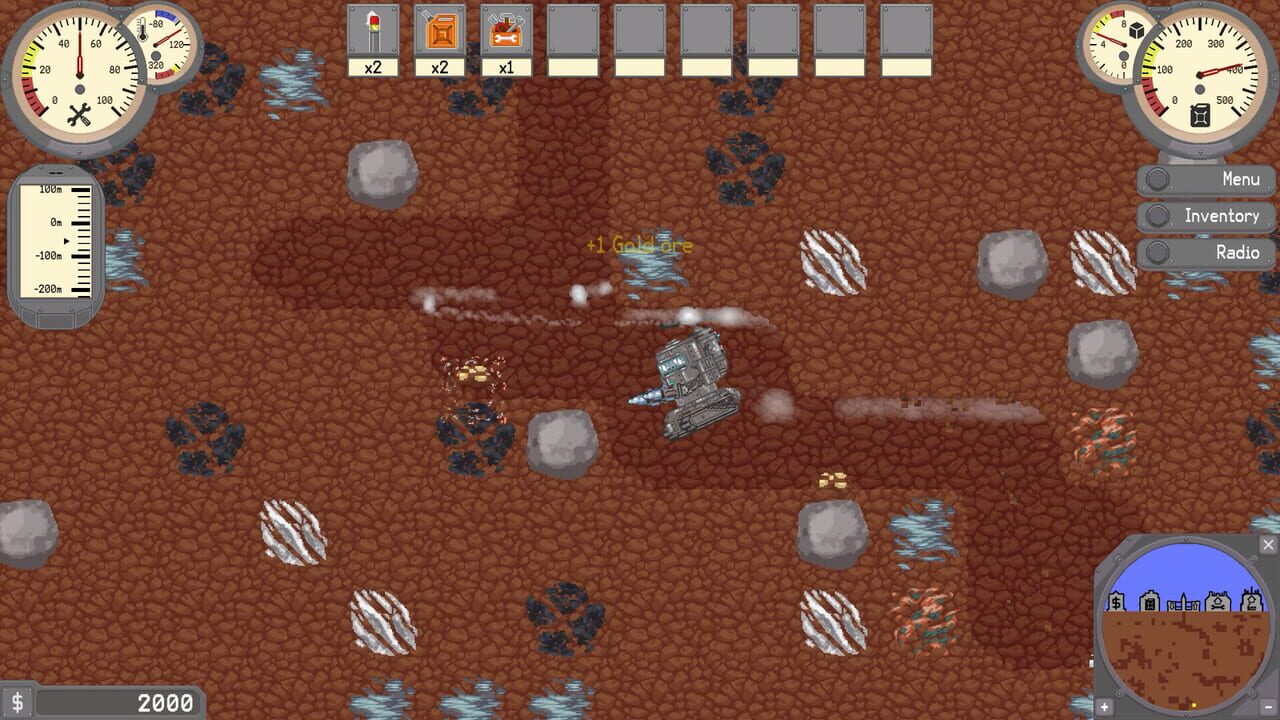Open the Radio panel
1280x720 pixels.
click(x=1205, y=253)
